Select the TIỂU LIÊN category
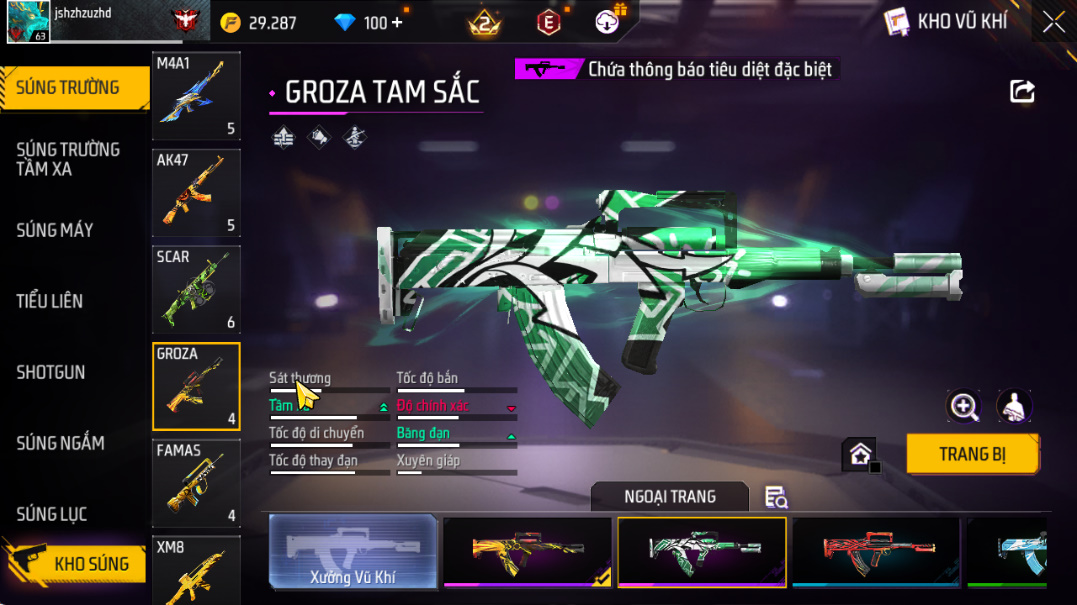This screenshot has width=1077, height=605. pyautogui.click(x=50, y=301)
